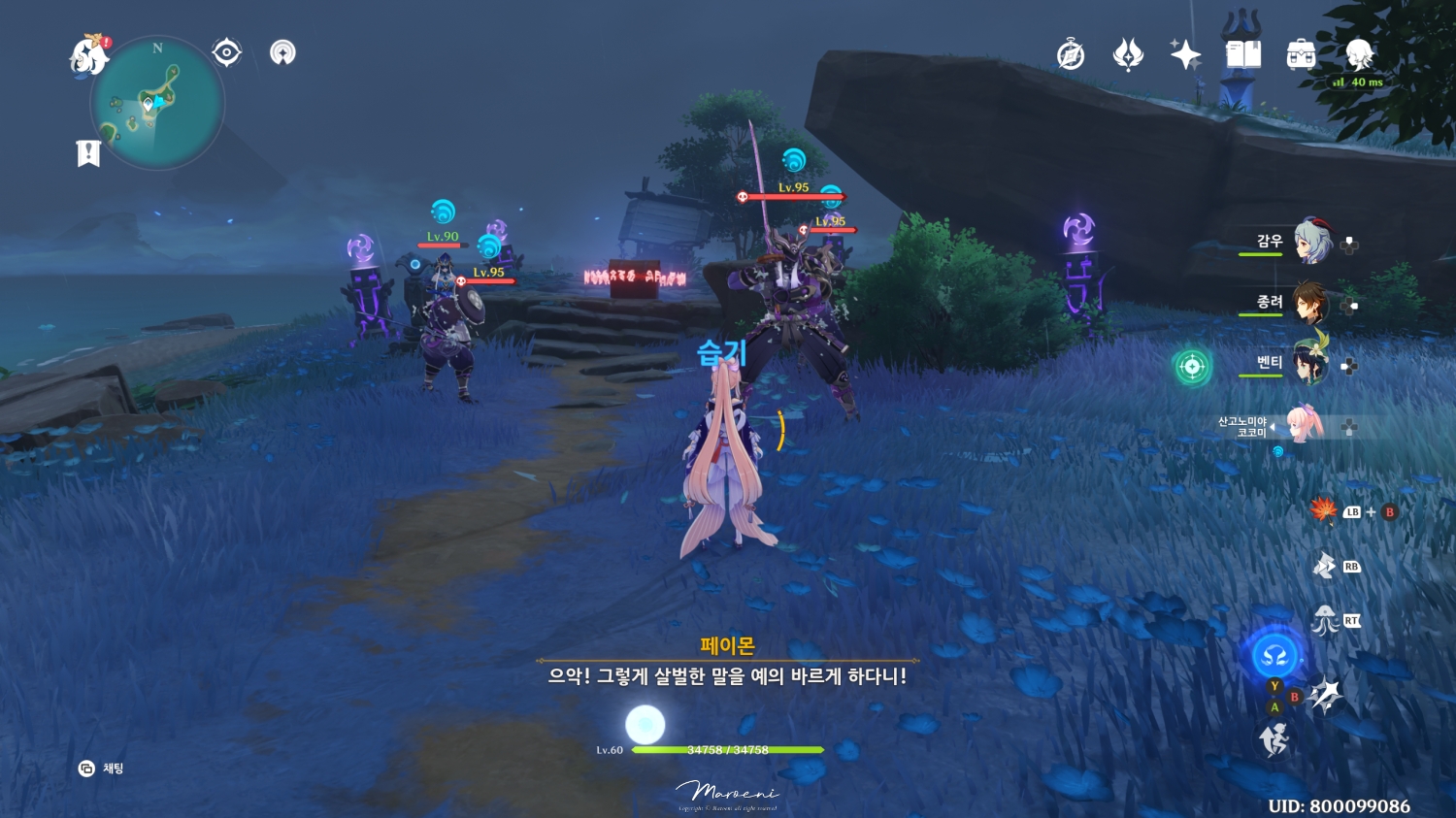The image size is (1456, 818).
Task: Open the inventory bag icon
Action: [x=1302, y=55]
